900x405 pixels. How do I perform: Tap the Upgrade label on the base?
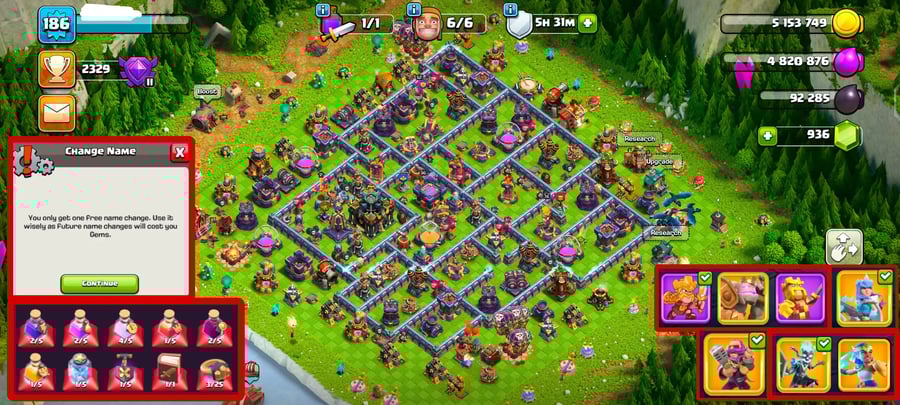point(659,160)
